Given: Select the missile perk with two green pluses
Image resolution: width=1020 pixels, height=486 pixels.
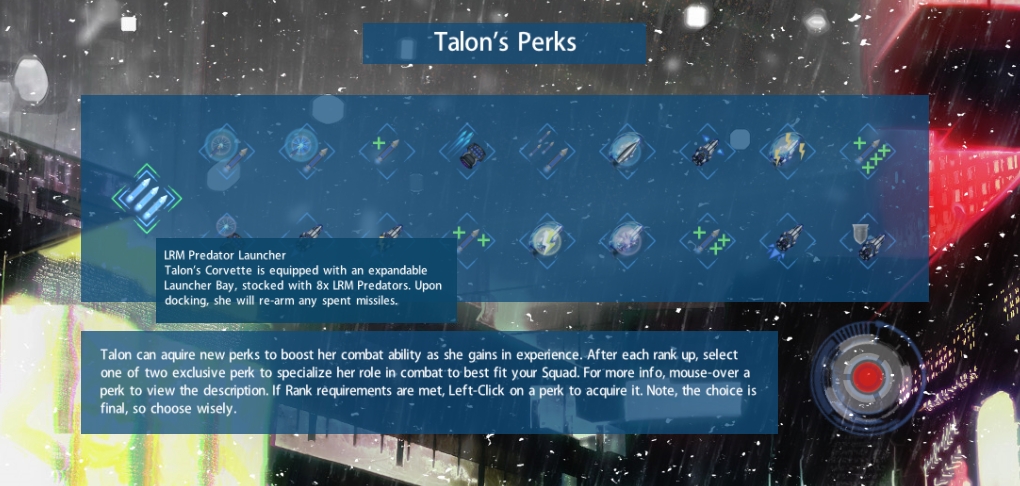Looking at the screenshot, I should [x=466, y=242].
